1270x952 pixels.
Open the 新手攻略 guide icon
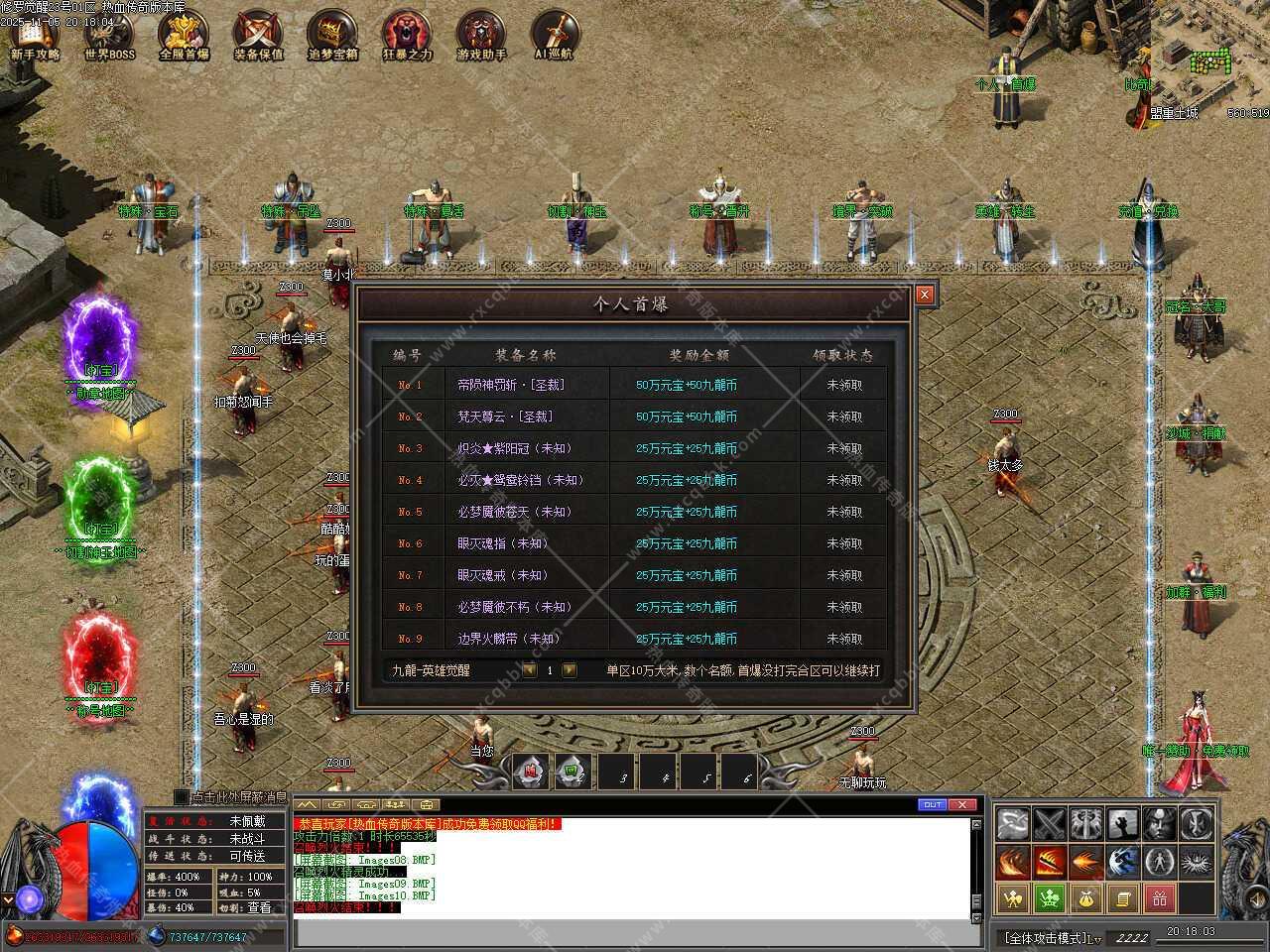35,36
